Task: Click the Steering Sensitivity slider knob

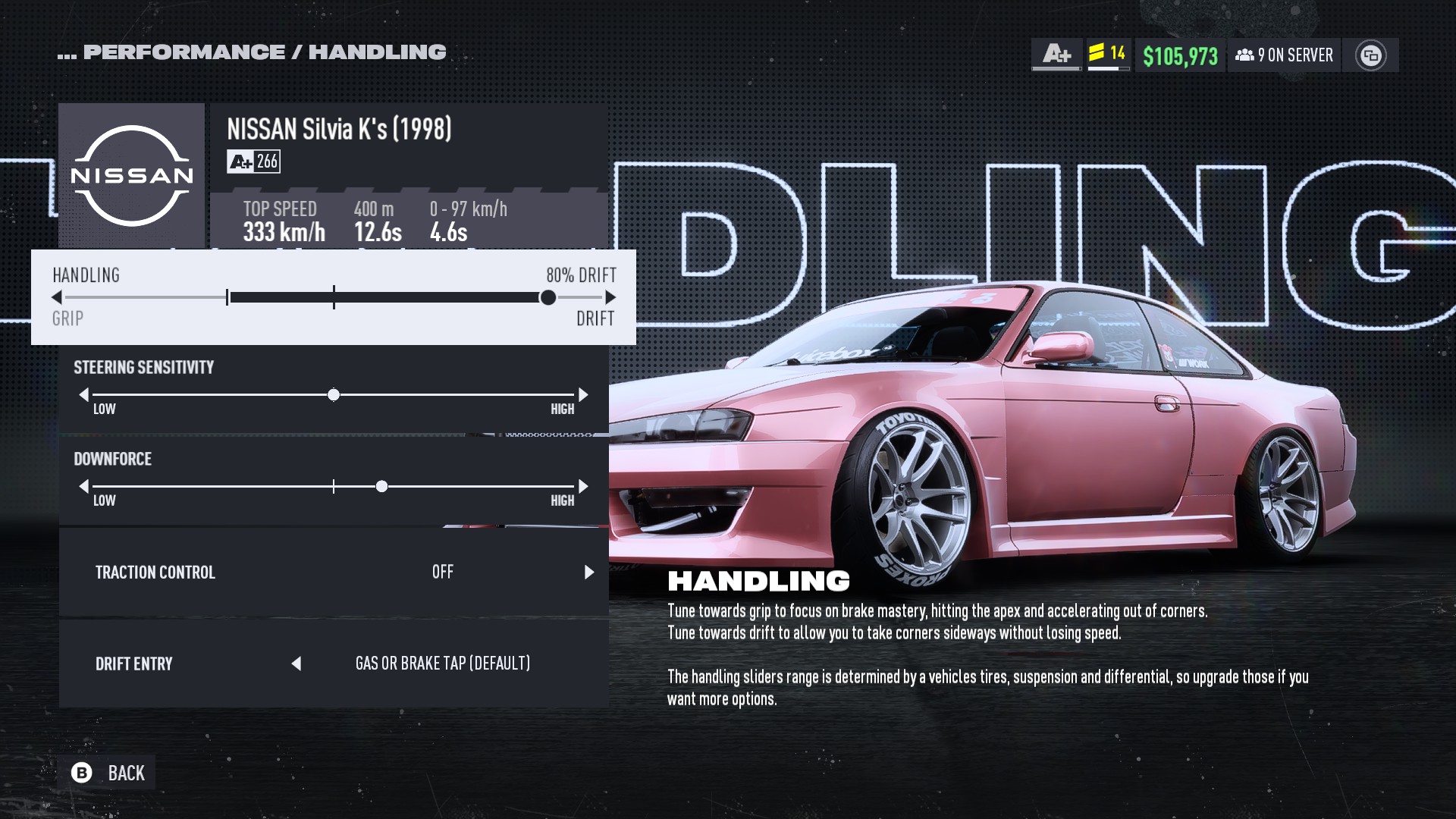Action: pos(334,395)
